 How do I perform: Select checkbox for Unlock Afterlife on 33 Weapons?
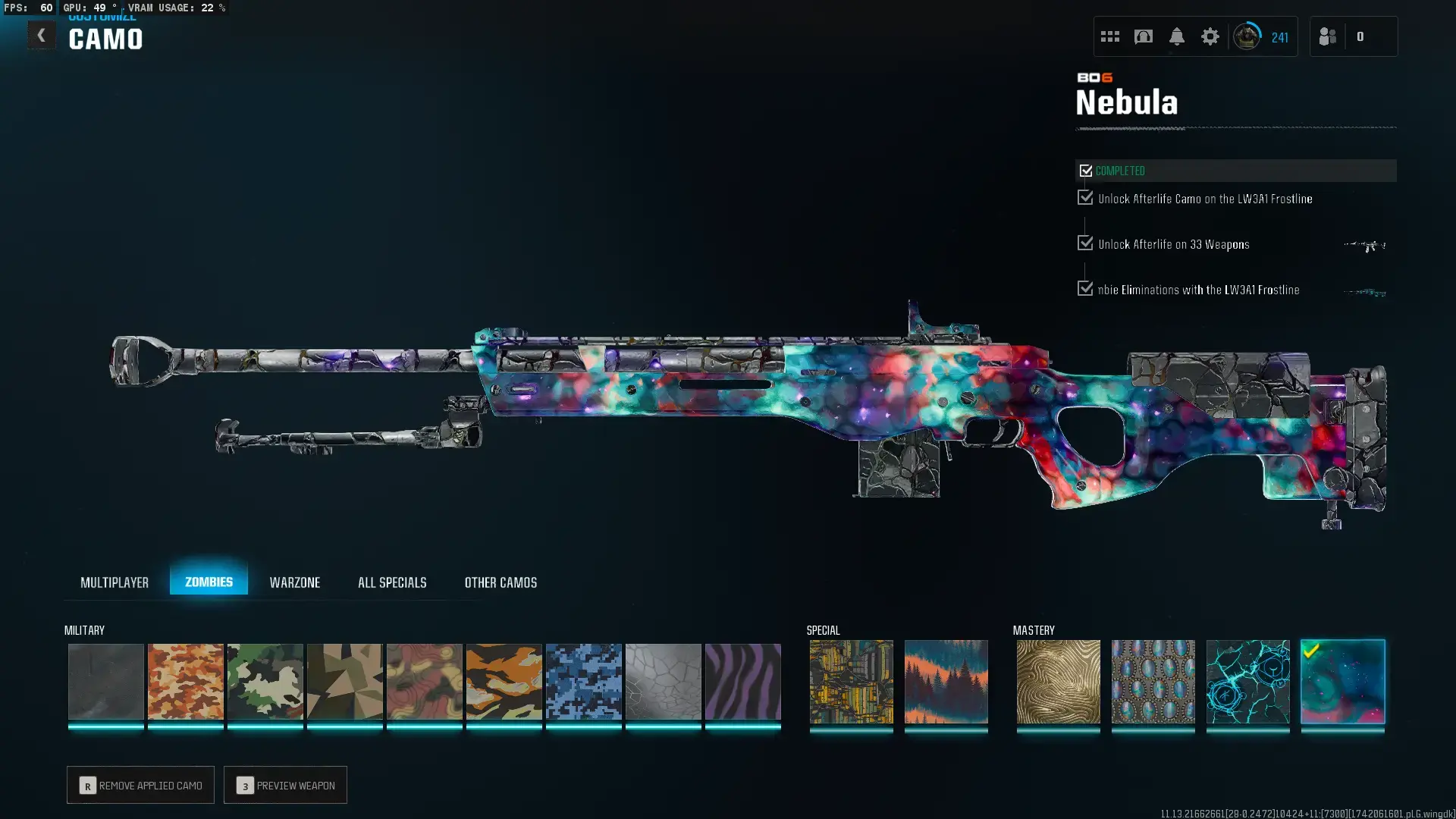tap(1084, 242)
